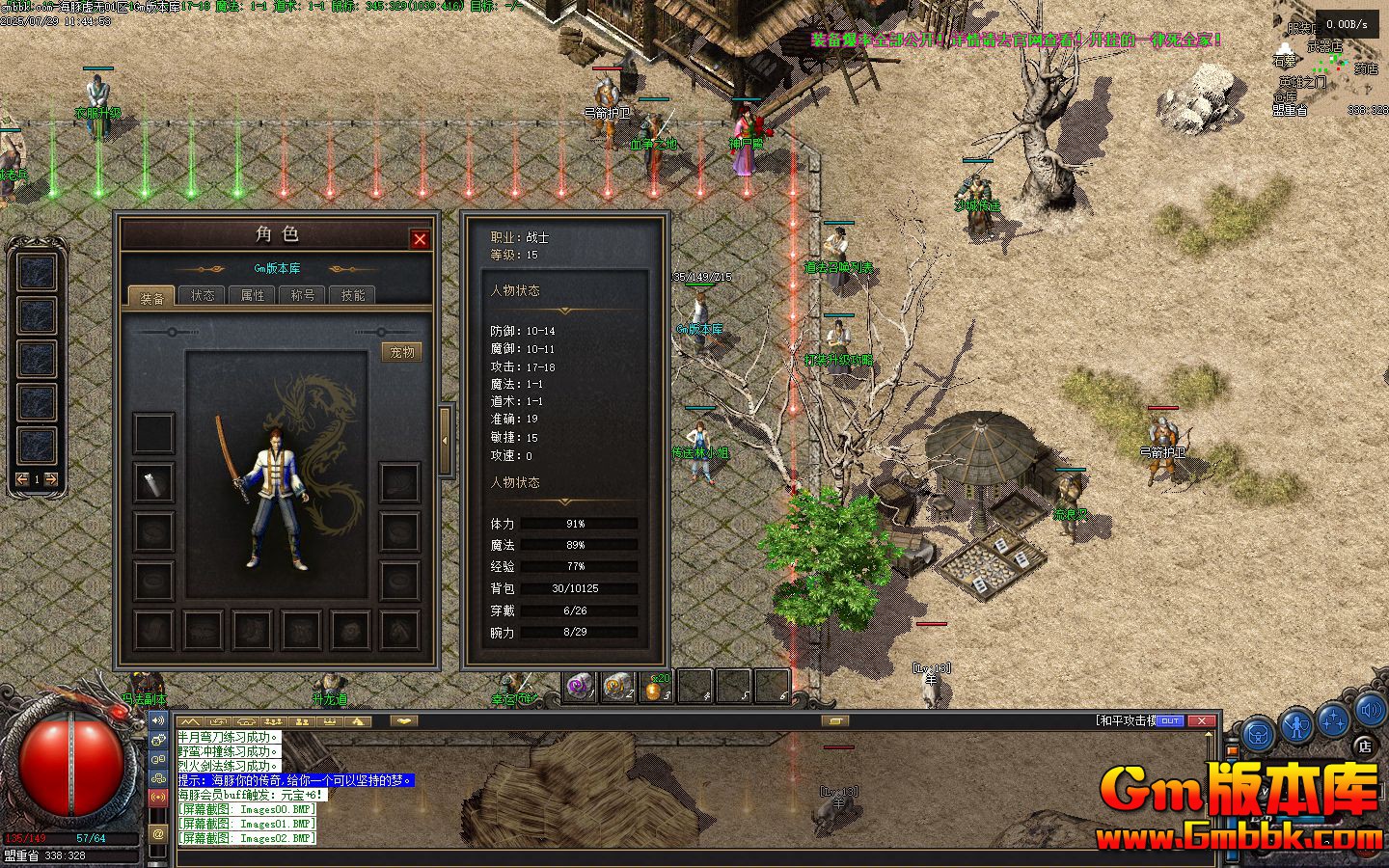Image resolution: width=1389 pixels, height=868 pixels.
Task: Go to the previous side-bar page arrow
Action: (x=22, y=479)
